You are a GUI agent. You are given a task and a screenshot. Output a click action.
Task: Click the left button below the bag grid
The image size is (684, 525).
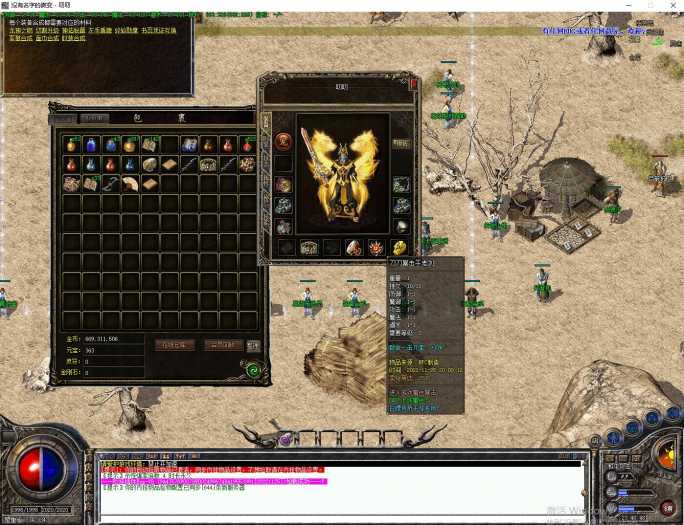(174, 345)
